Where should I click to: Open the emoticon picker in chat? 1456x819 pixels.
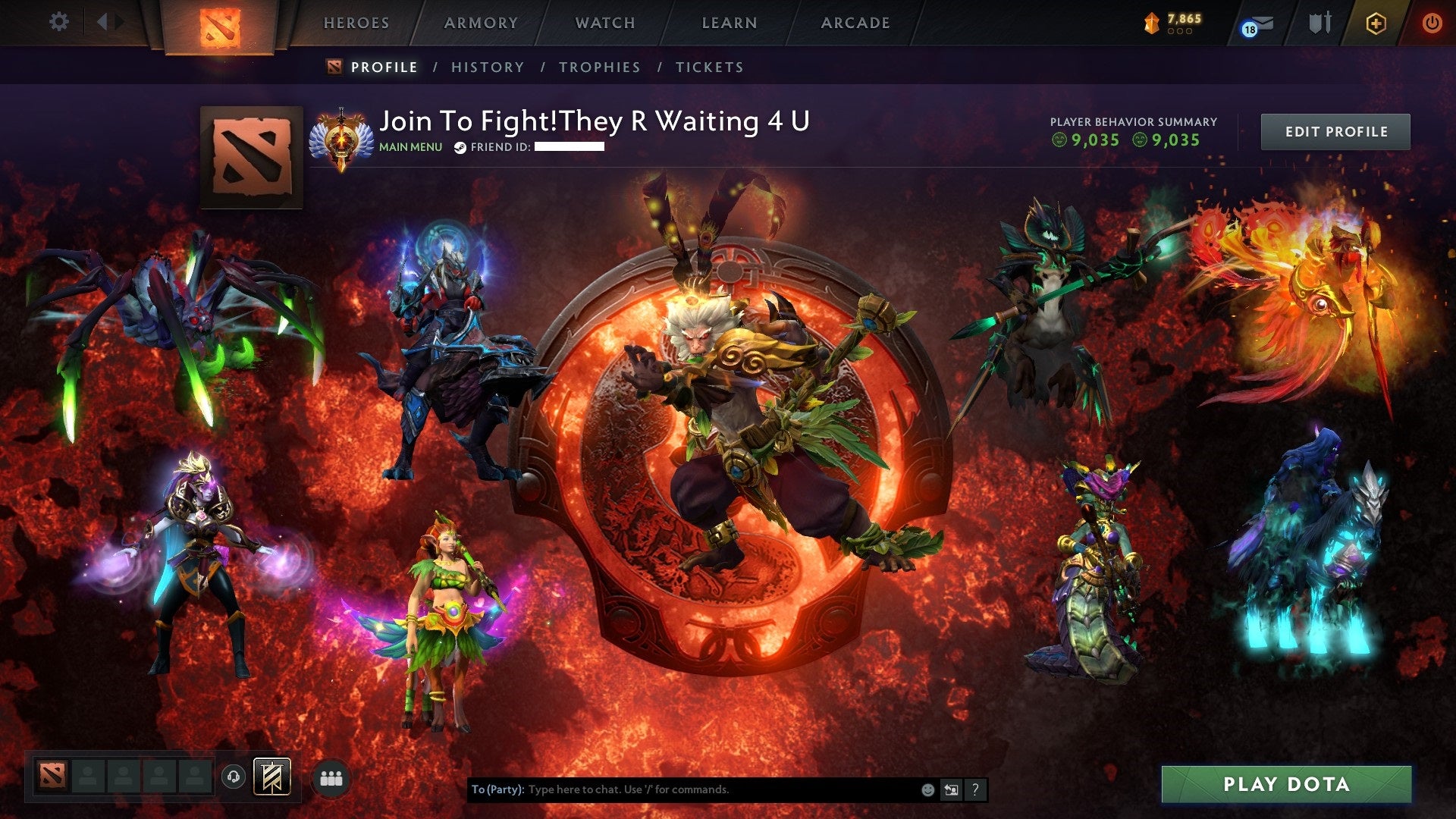coord(927,789)
